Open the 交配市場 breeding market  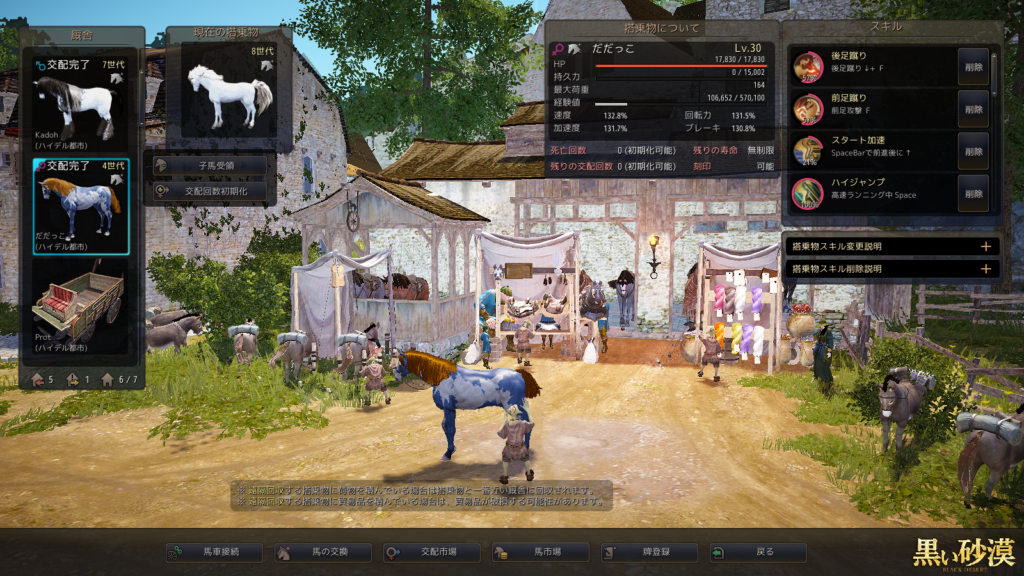pyautogui.click(x=432, y=552)
